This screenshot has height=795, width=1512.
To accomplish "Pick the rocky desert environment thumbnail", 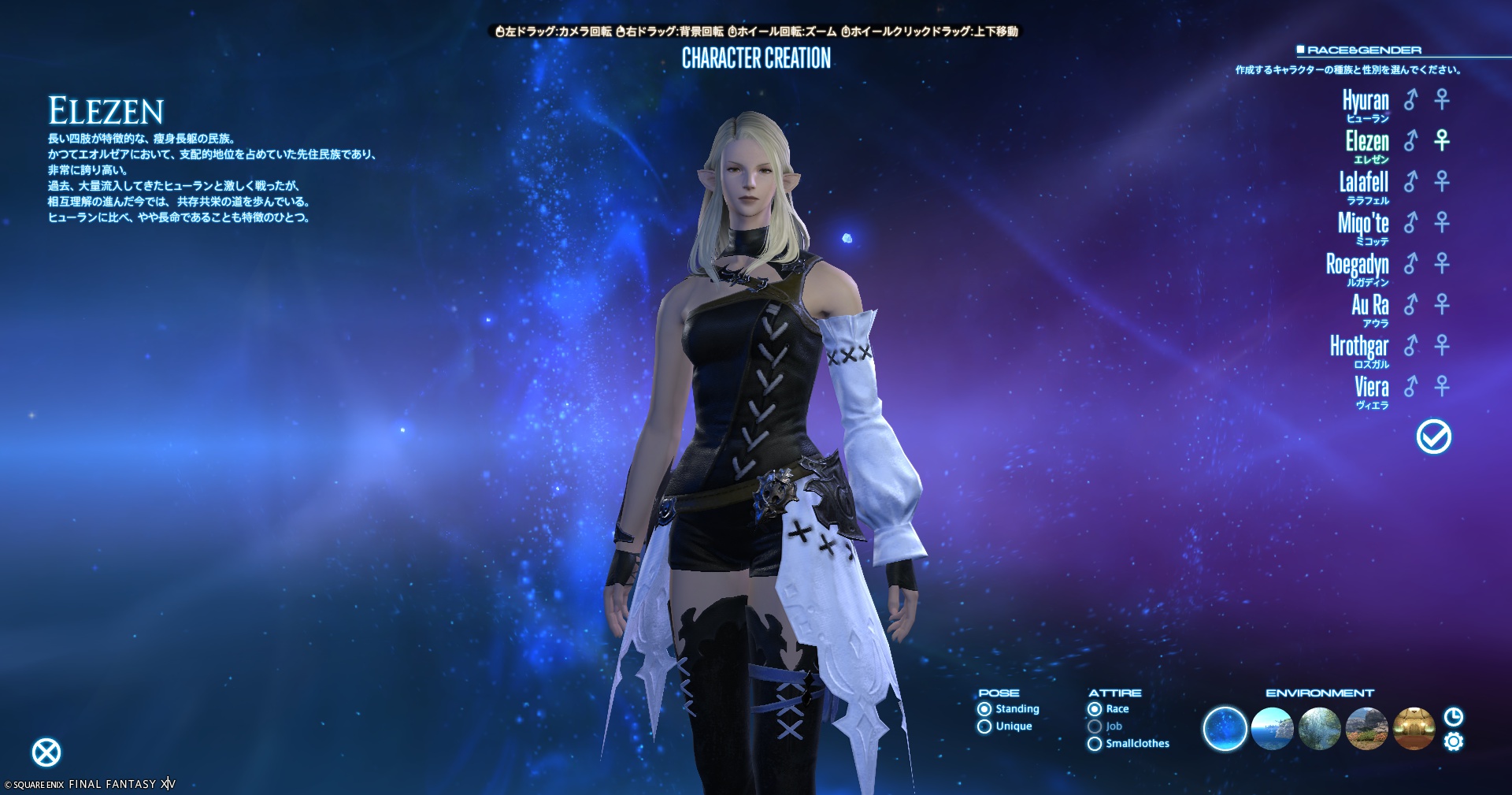I will 1366,729.
